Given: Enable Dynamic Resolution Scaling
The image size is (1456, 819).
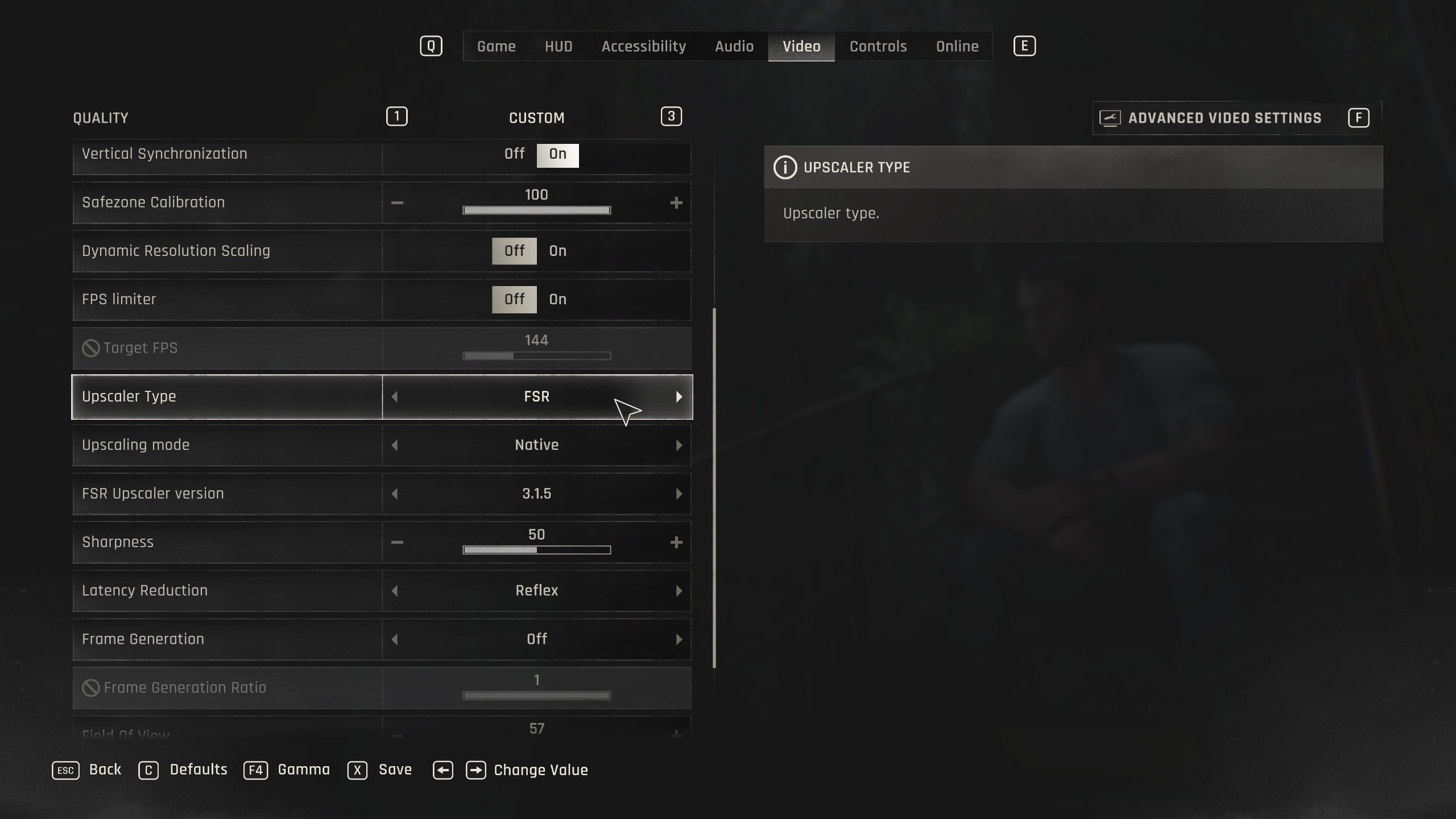Looking at the screenshot, I should [x=557, y=251].
